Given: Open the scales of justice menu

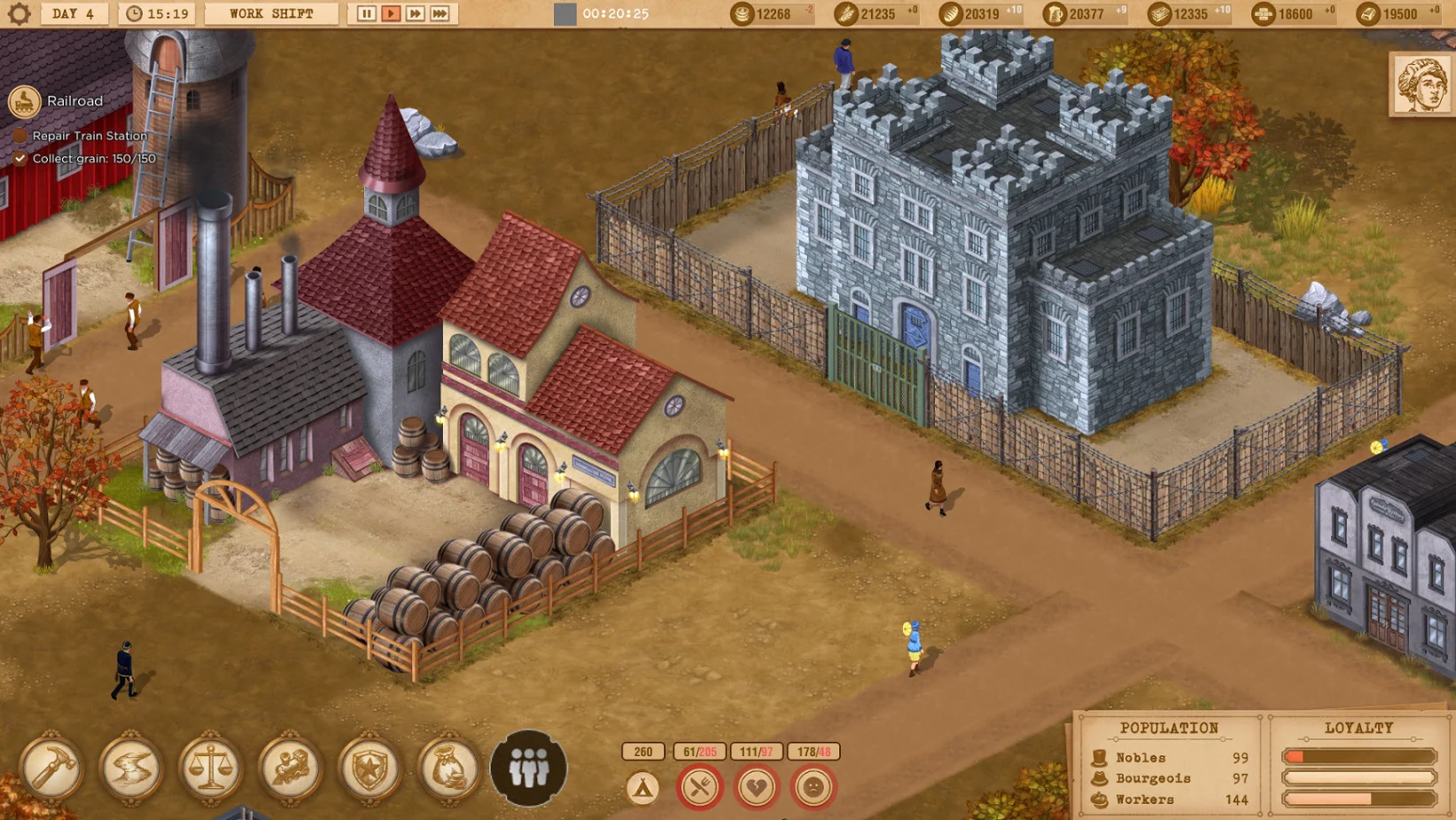Looking at the screenshot, I should click(x=211, y=769).
